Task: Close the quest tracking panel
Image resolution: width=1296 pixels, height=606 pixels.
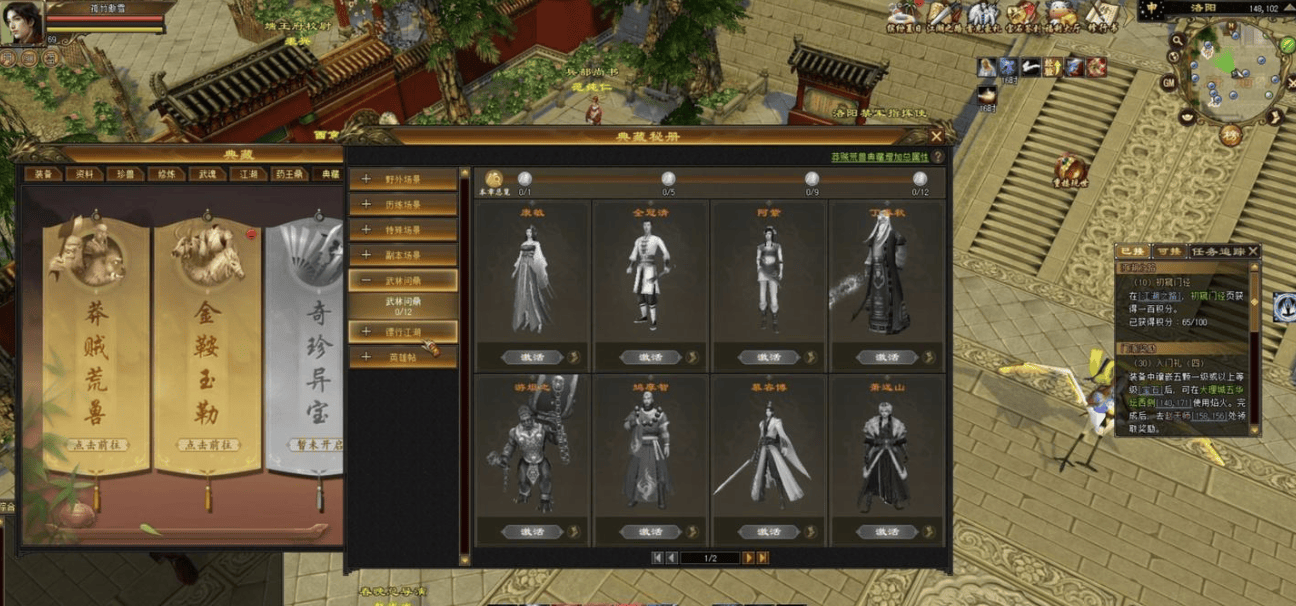Action: 1253,251
